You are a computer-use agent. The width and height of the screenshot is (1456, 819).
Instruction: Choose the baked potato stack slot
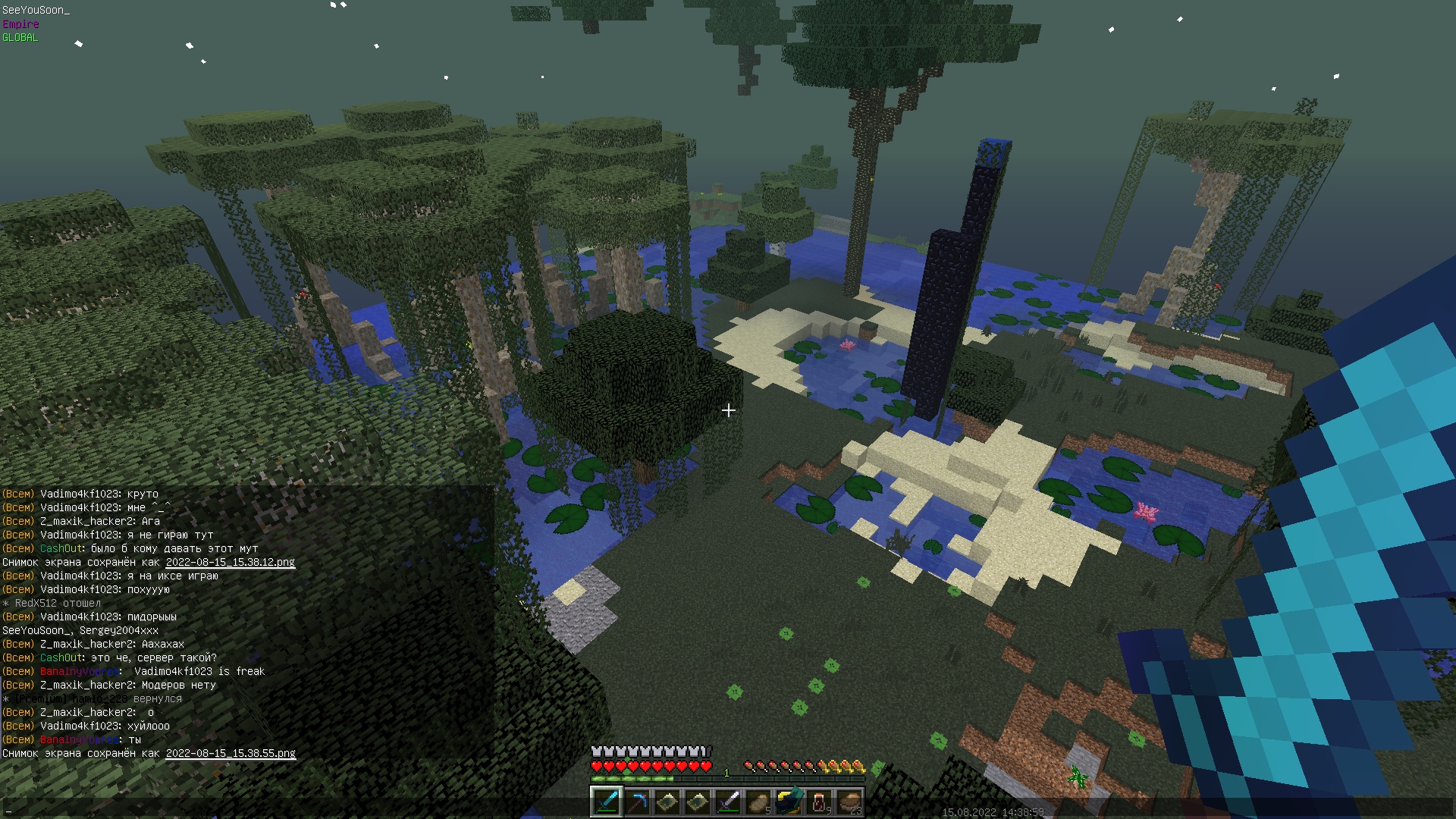[758, 802]
